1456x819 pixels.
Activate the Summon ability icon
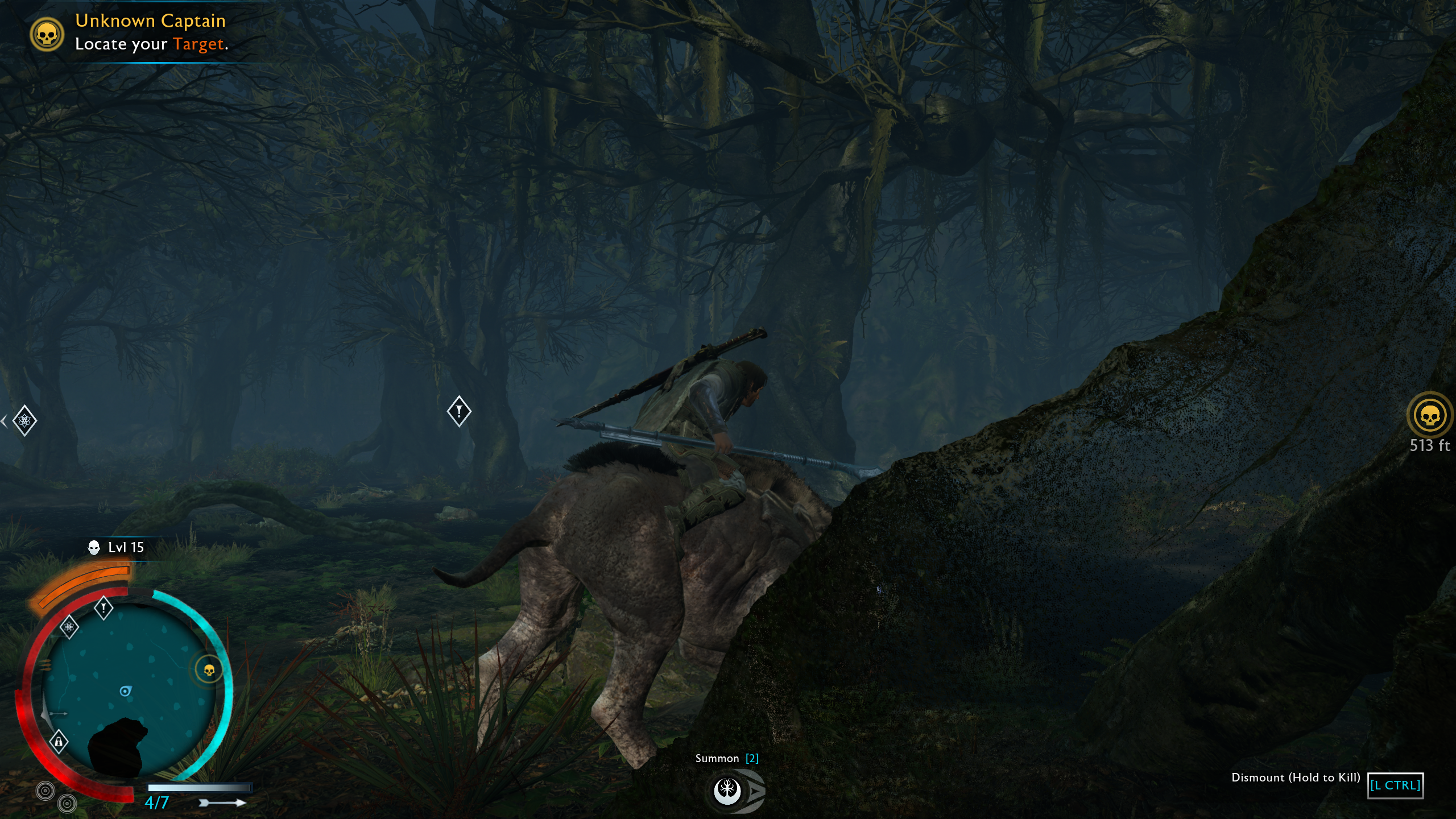(x=727, y=790)
